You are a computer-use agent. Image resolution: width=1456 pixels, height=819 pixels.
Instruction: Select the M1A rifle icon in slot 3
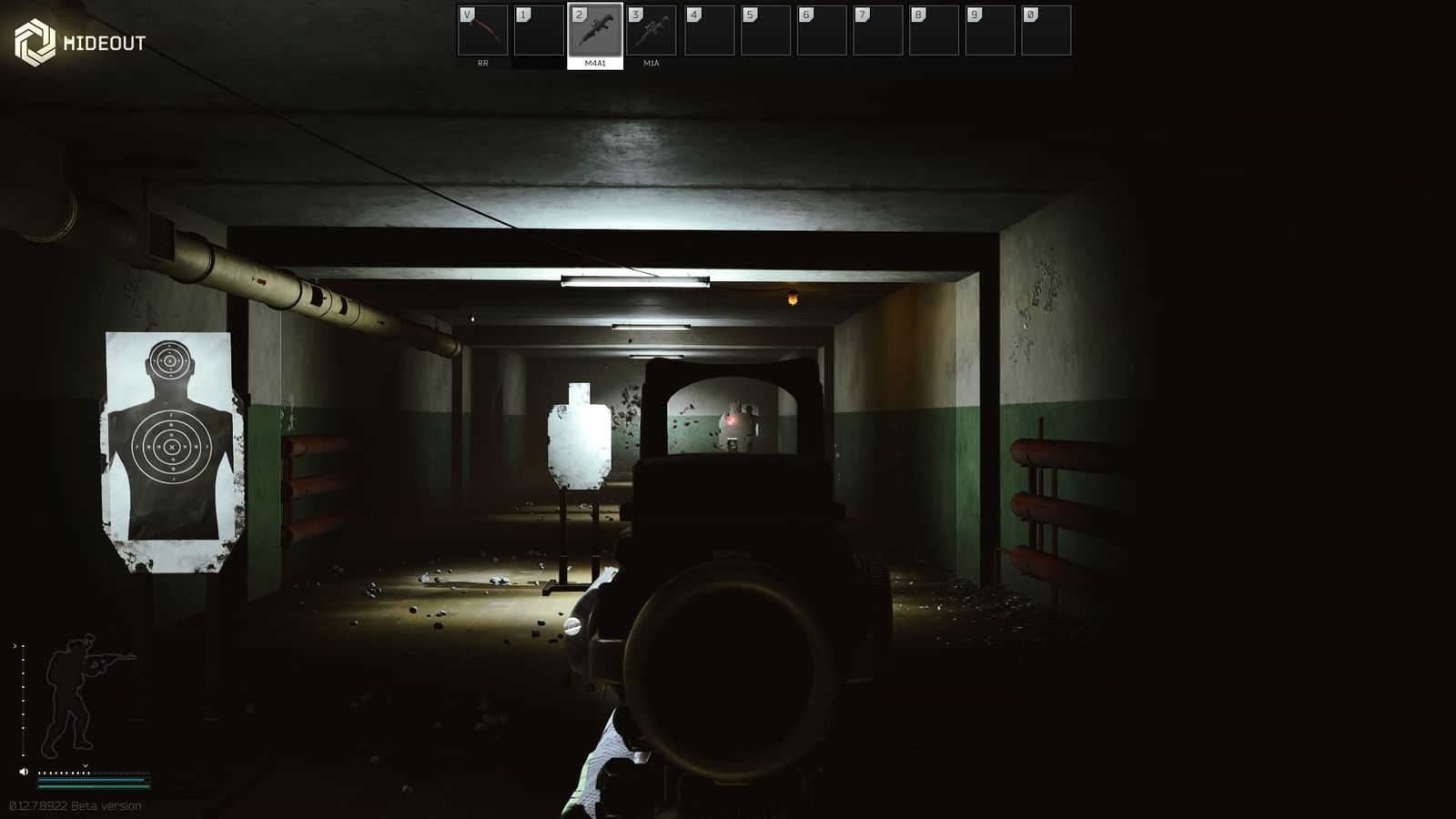coord(652,32)
